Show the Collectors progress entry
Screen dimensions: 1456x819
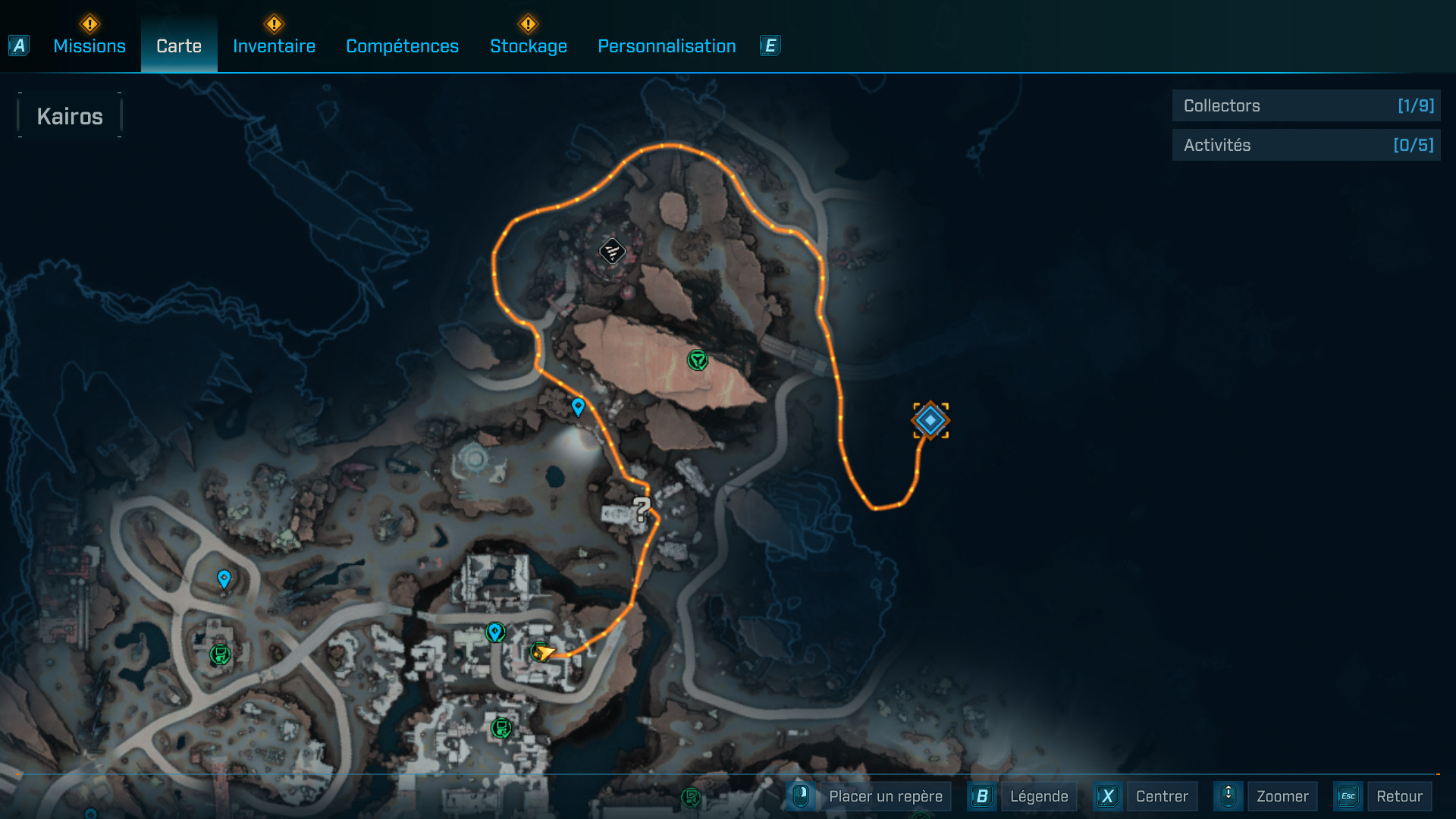pos(1306,106)
